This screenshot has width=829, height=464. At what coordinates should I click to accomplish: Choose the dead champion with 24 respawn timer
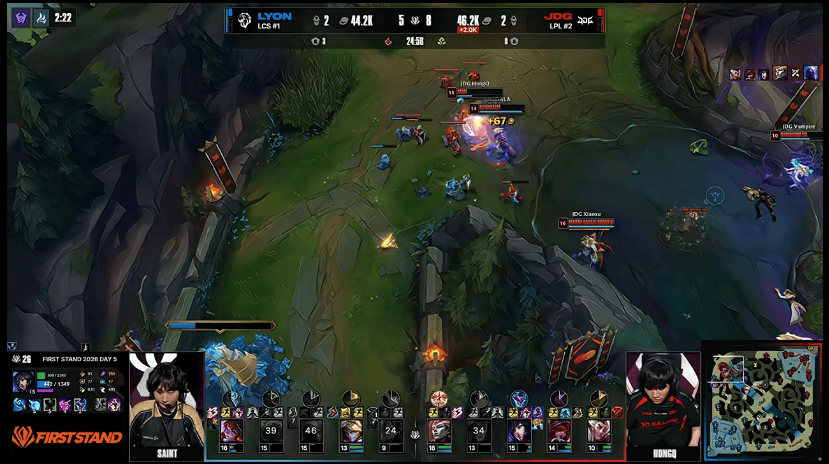391,431
